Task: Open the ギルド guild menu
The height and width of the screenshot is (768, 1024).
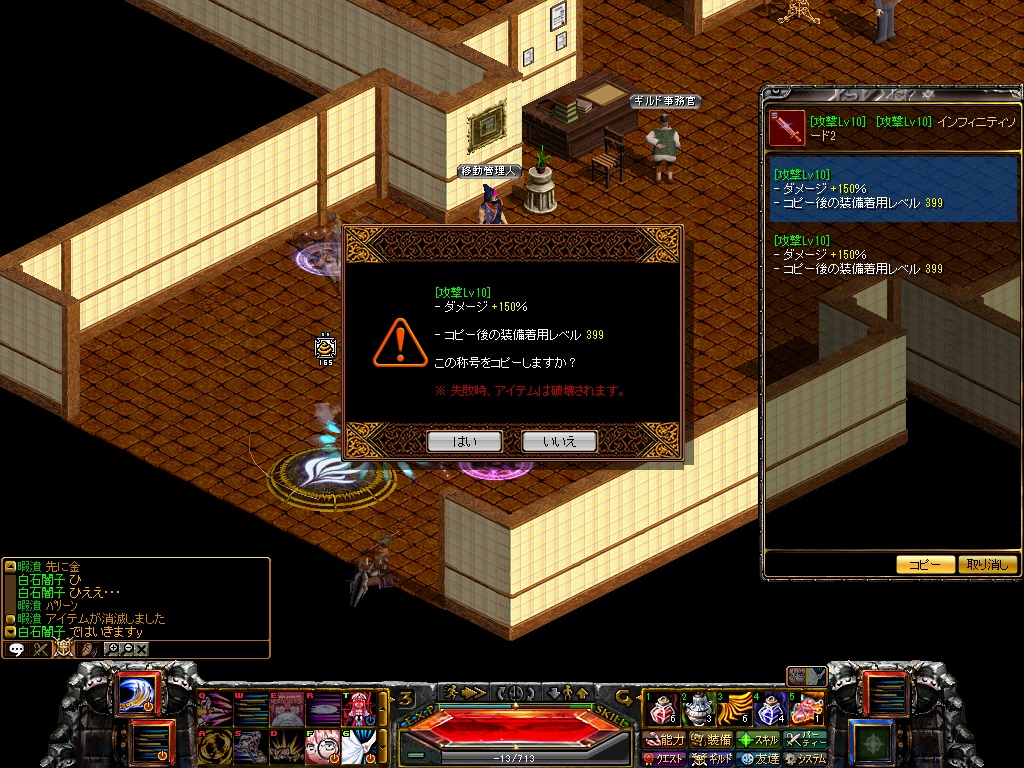Action: tap(712, 760)
